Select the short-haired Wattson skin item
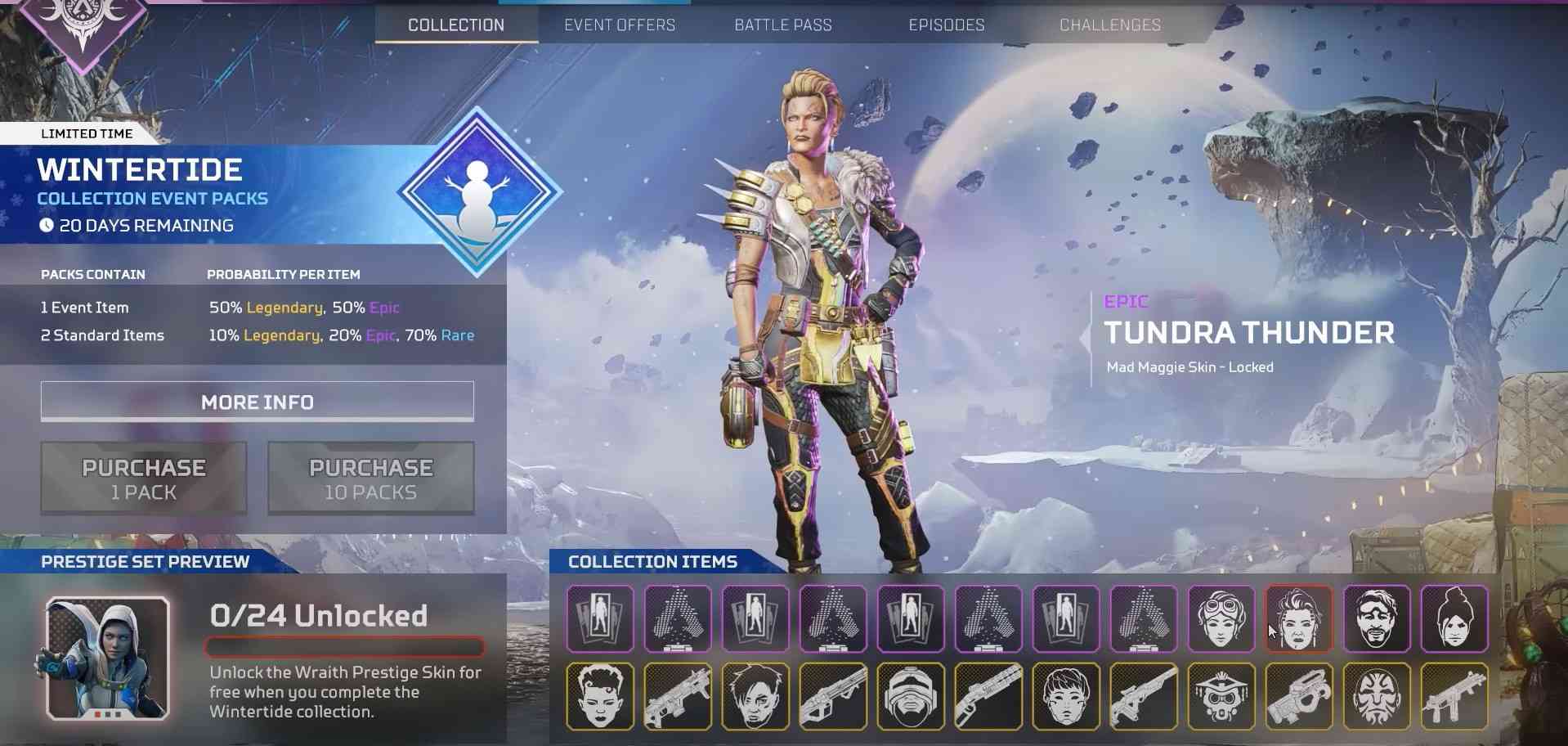Screen dimensions: 1568x746 pos(1066,697)
